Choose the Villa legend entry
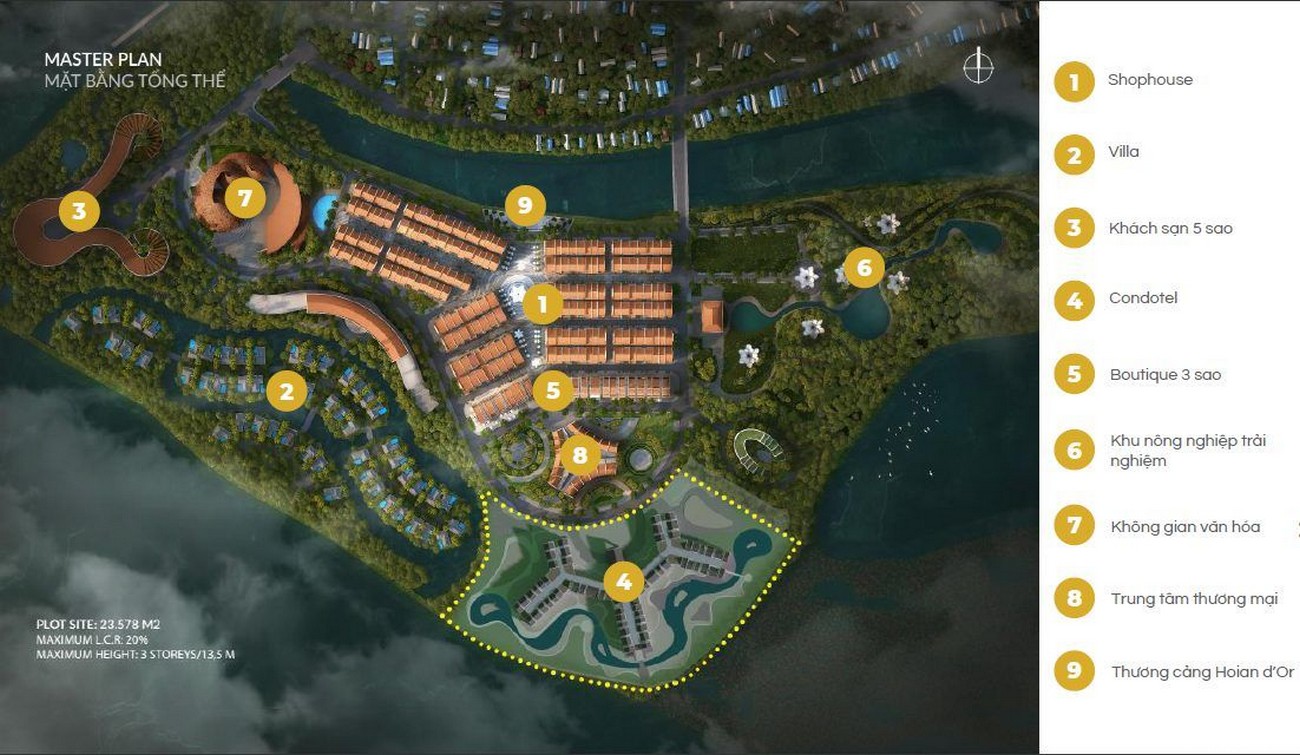This screenshot has width=1300, height=755. click(1123, 152)
